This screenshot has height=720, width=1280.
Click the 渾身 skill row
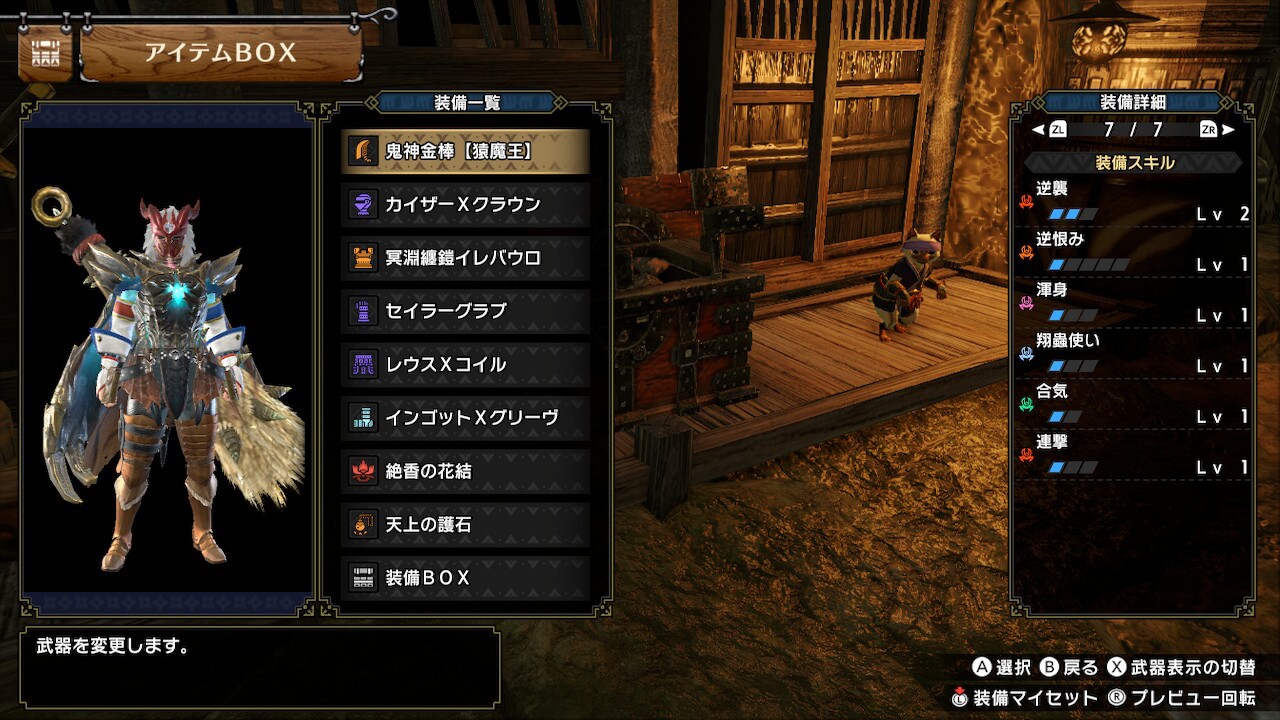[x=1134, y=303]
